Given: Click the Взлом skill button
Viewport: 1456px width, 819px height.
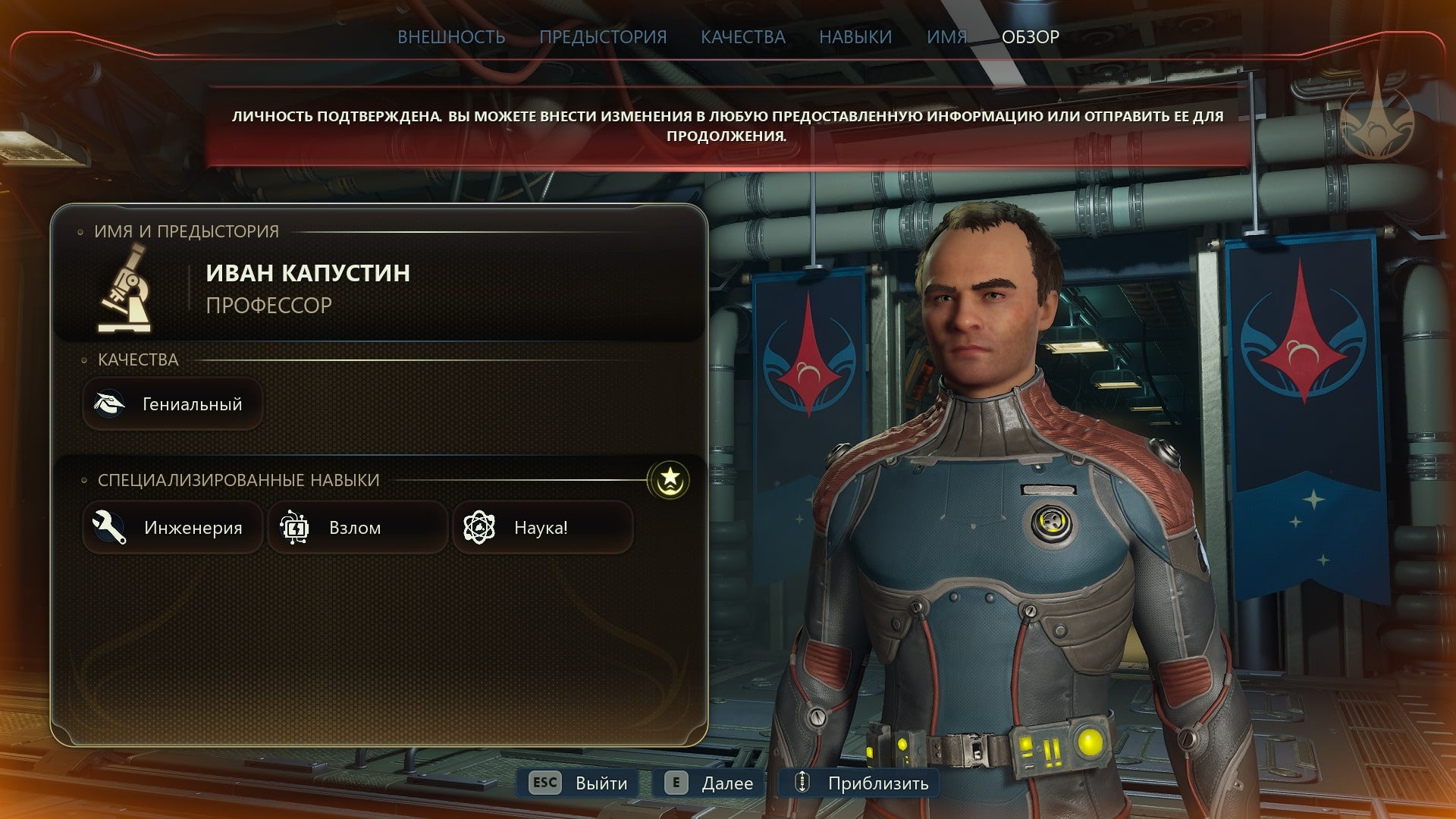Looking at the screenshot, I should 357,528.
